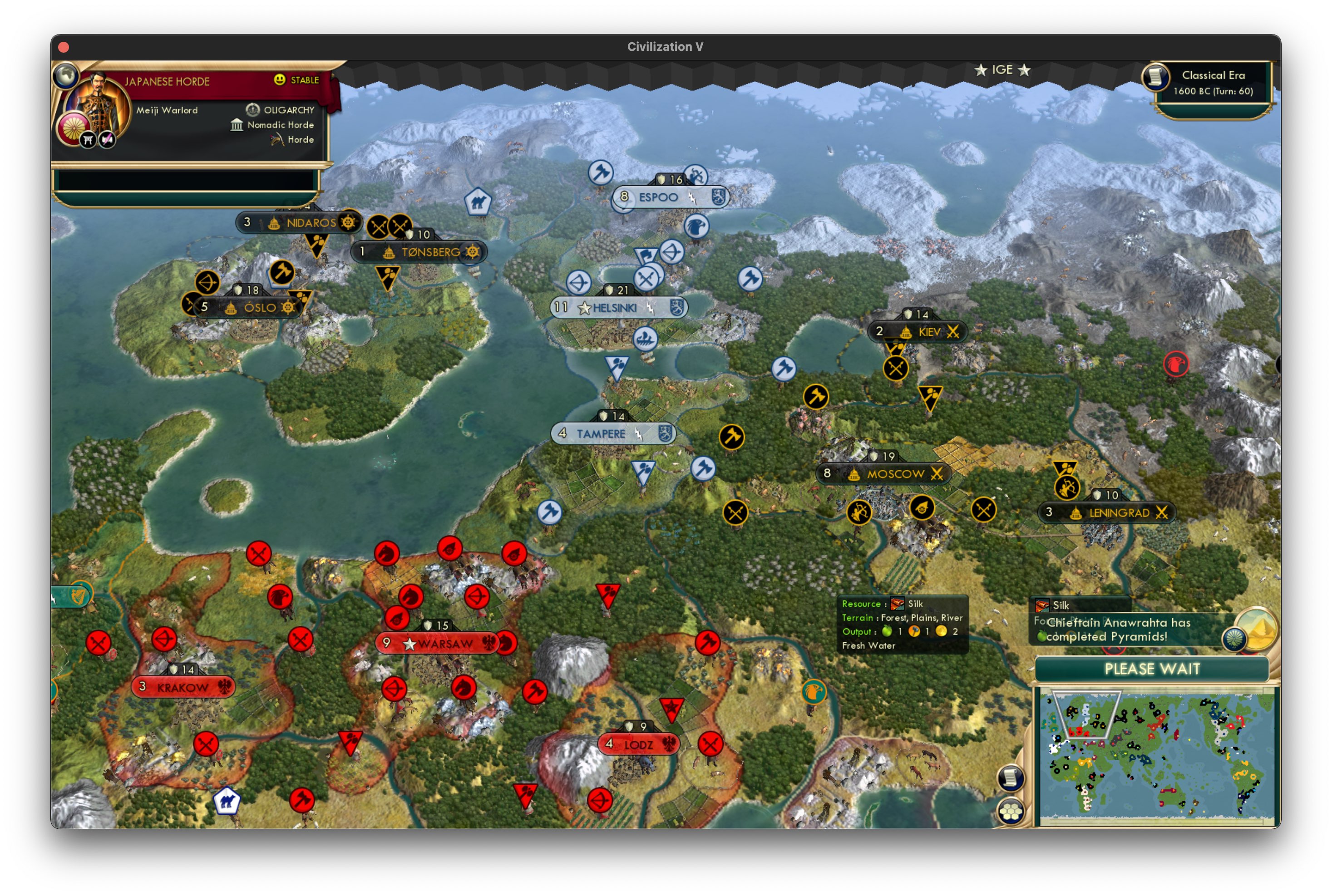Click the Oligarchy government icon
The image size is (1332, 896).
(x=252, y=110)
